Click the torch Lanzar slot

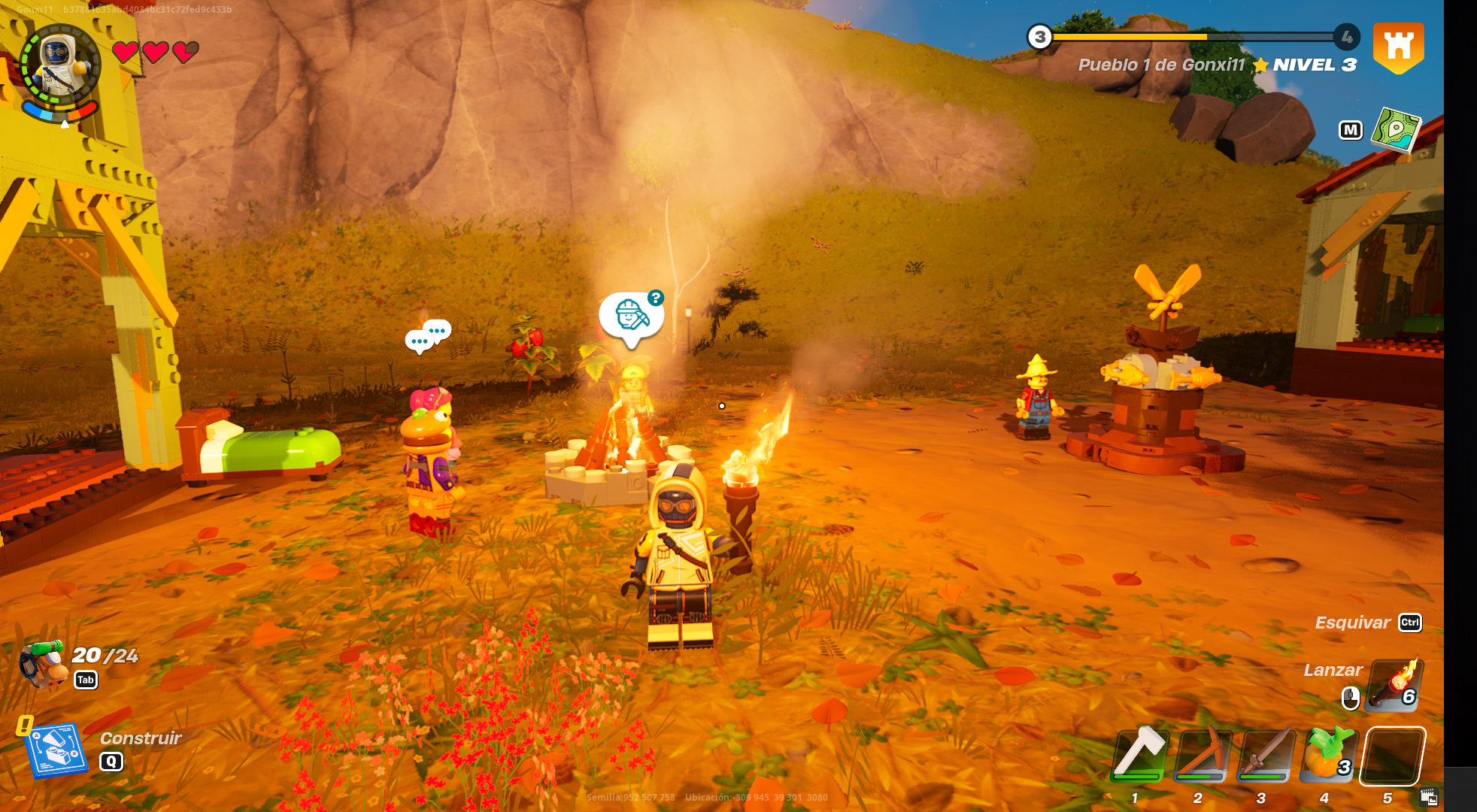1394,686
